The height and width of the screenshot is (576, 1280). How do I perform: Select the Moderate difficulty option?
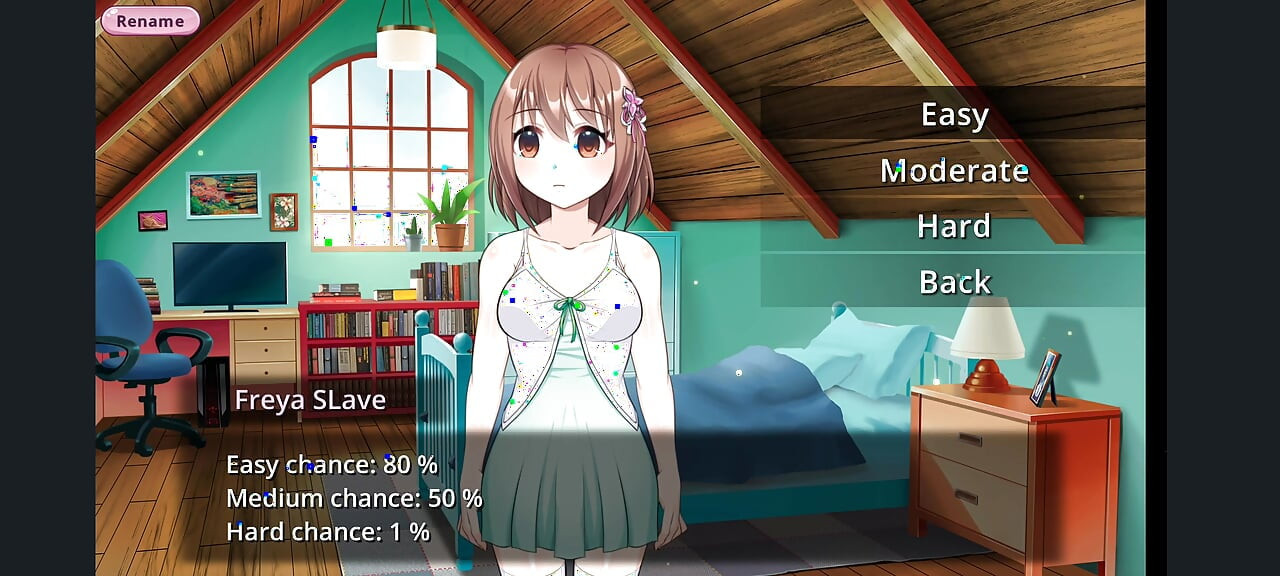coord(954,171)
